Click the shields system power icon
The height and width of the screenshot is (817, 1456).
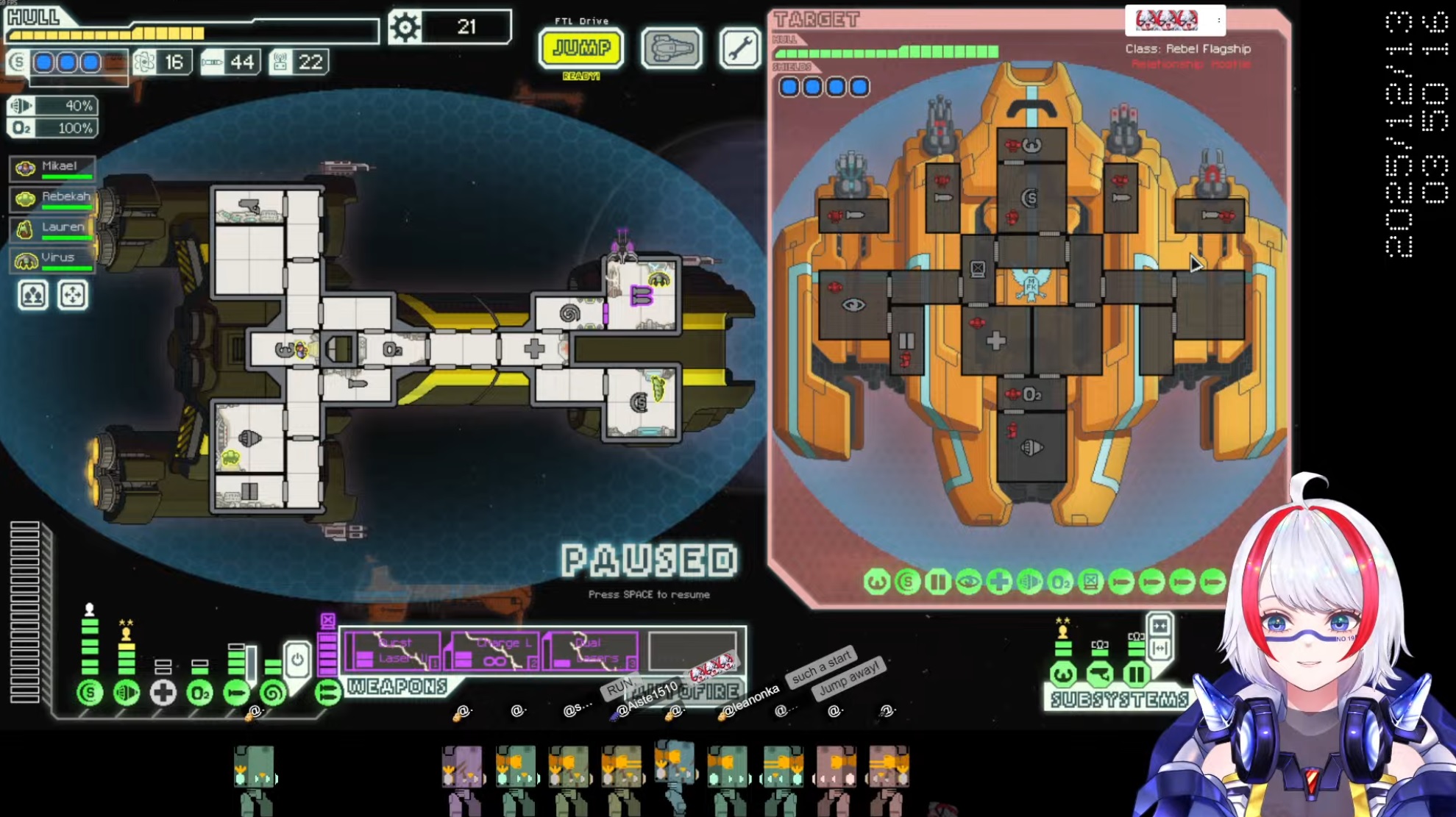coord(90,693)
